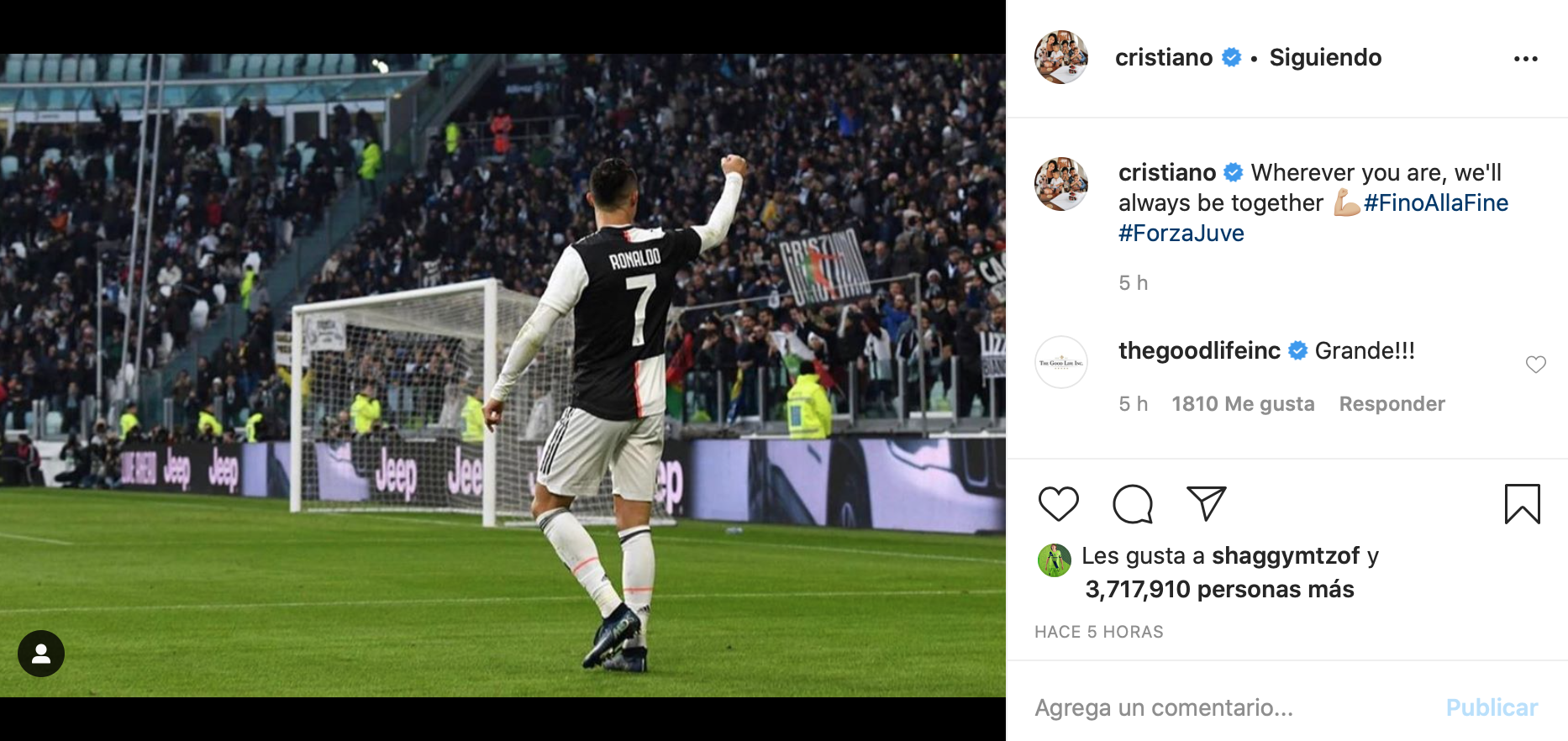Like the post with the heart button
This screenshot has width=1568, height=741.
point(1058,504)
